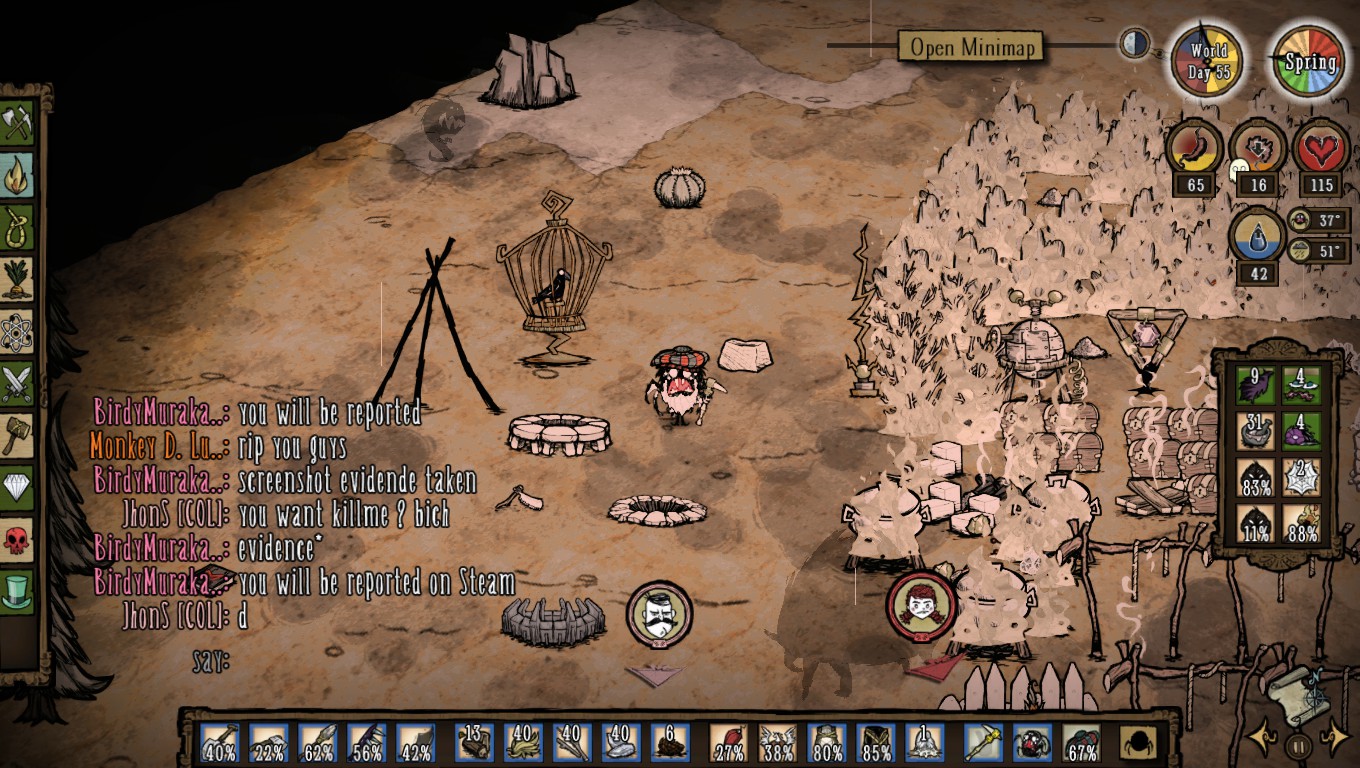Select the Fire crafting tab
This screenshot has width=1360, height=768.
coord(18,175)
